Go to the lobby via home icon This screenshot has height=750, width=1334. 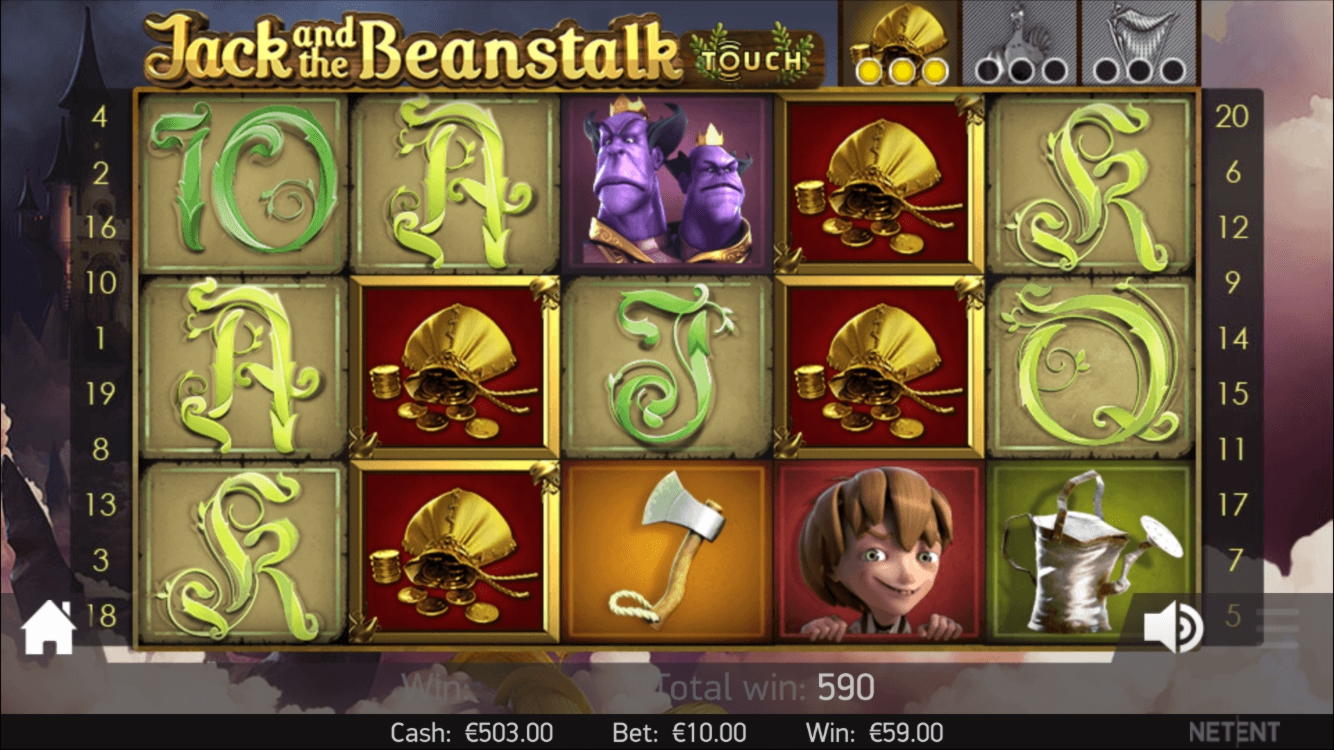pyautogui.click(x=48, y=629)
